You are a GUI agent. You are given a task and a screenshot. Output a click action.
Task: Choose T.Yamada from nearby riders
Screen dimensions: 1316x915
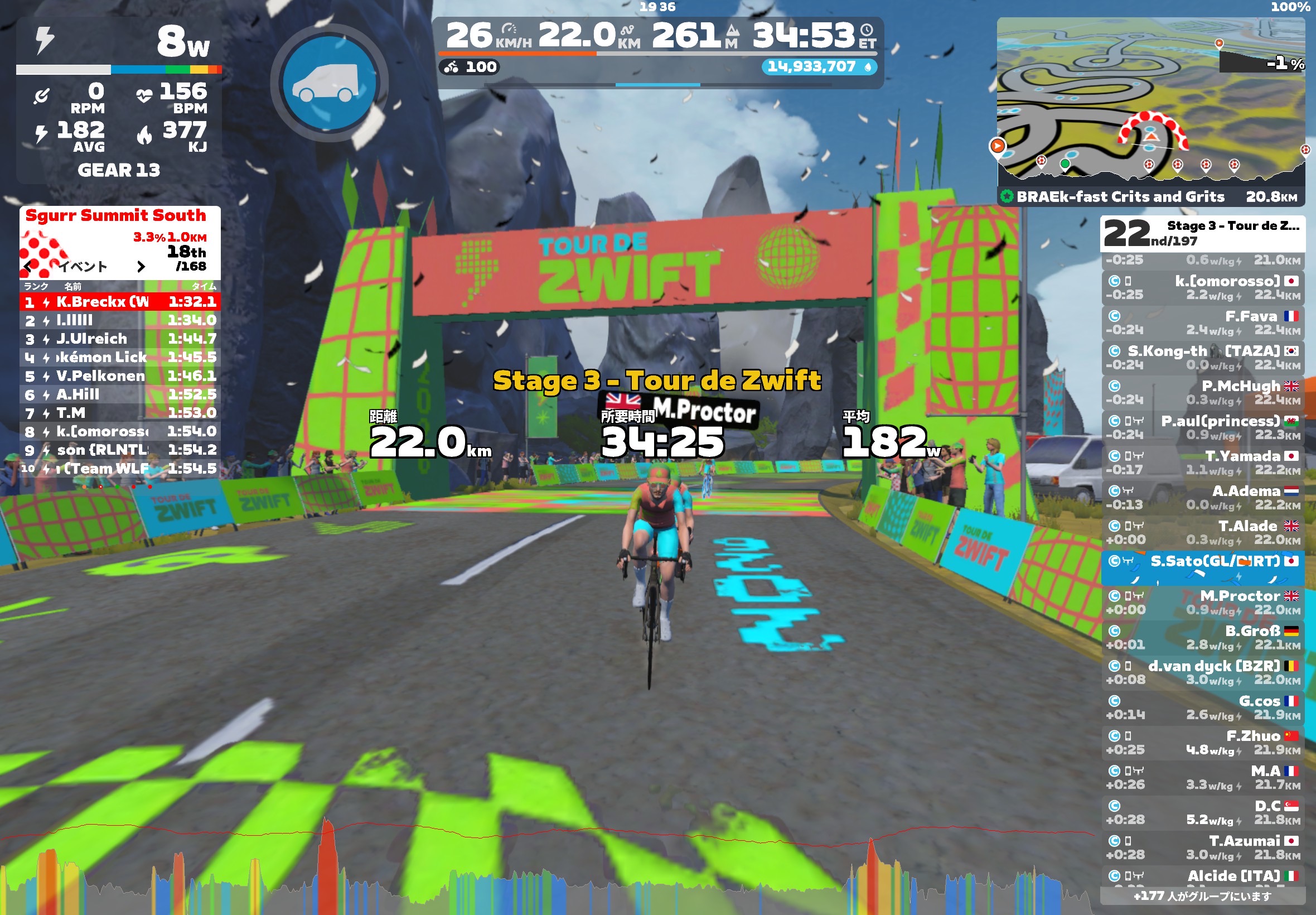tap(1202, 463)
